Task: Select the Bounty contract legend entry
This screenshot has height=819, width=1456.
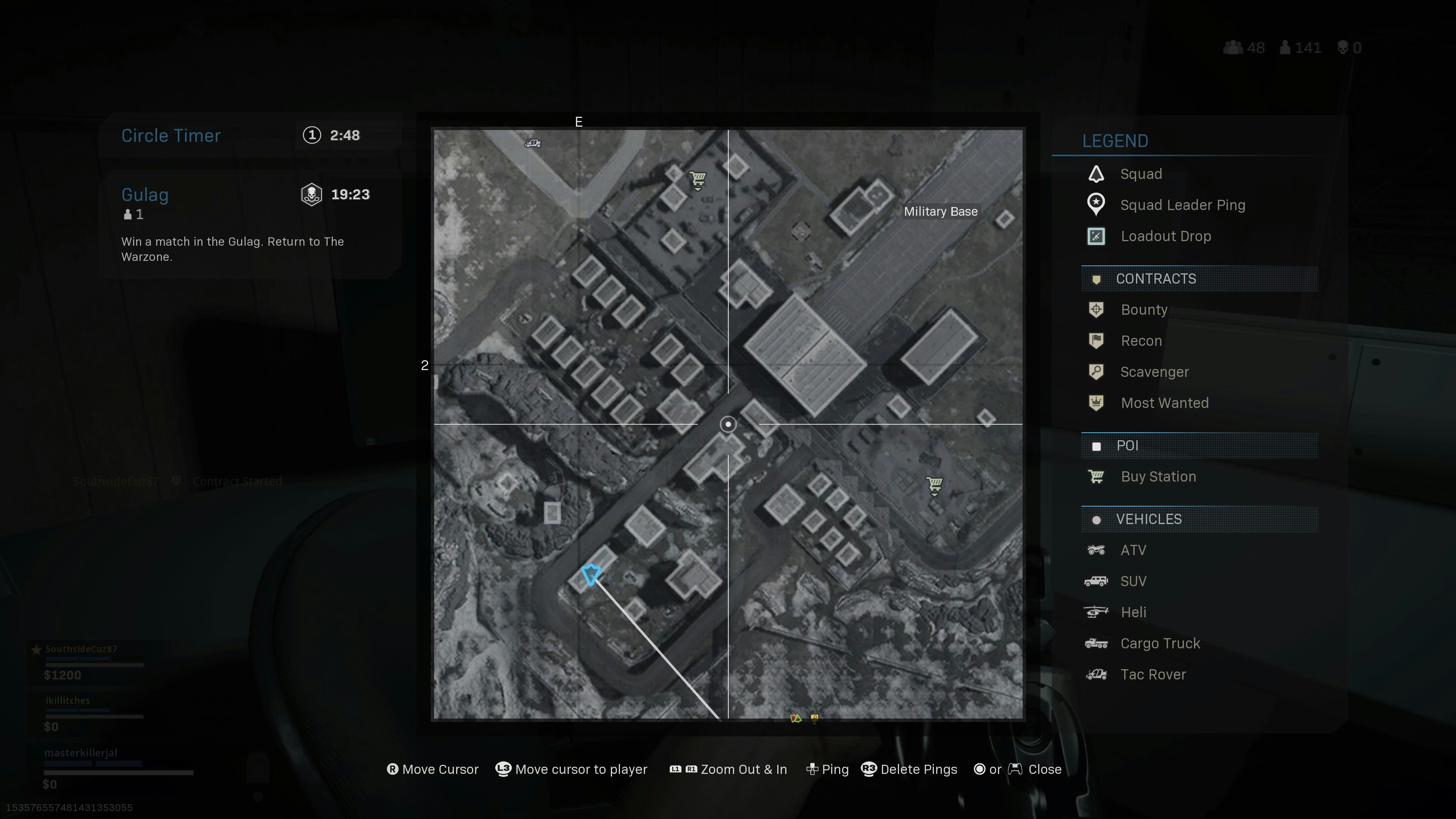Action: [1144, 310]
